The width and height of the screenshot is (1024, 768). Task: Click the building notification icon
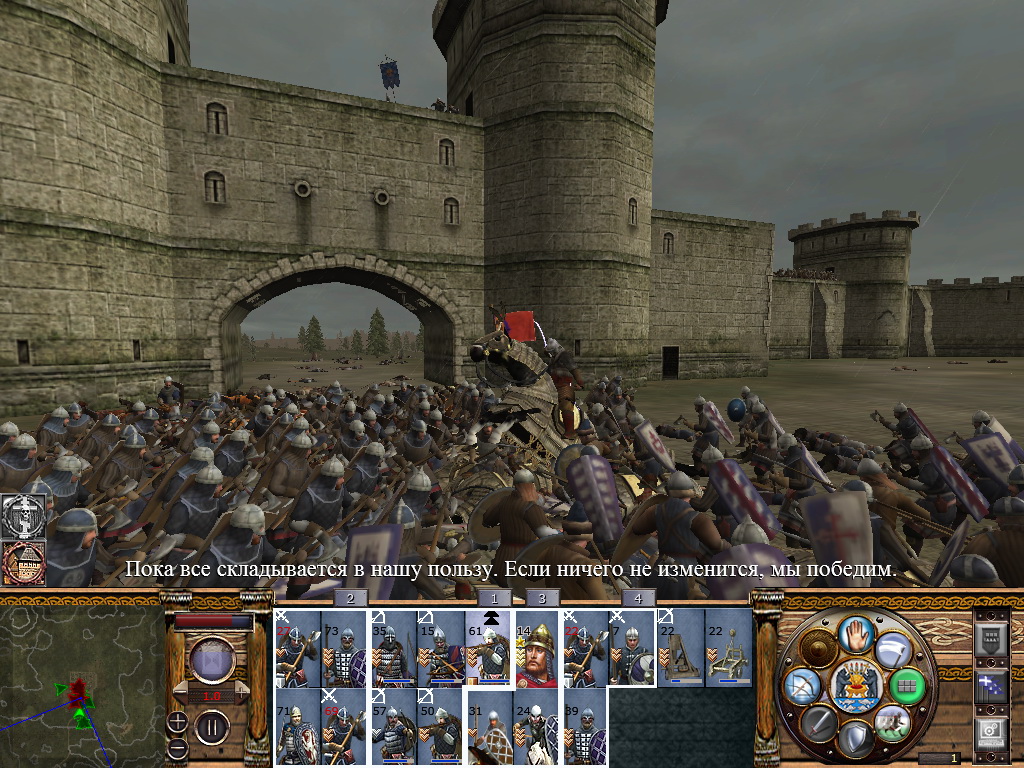[20, 564]
